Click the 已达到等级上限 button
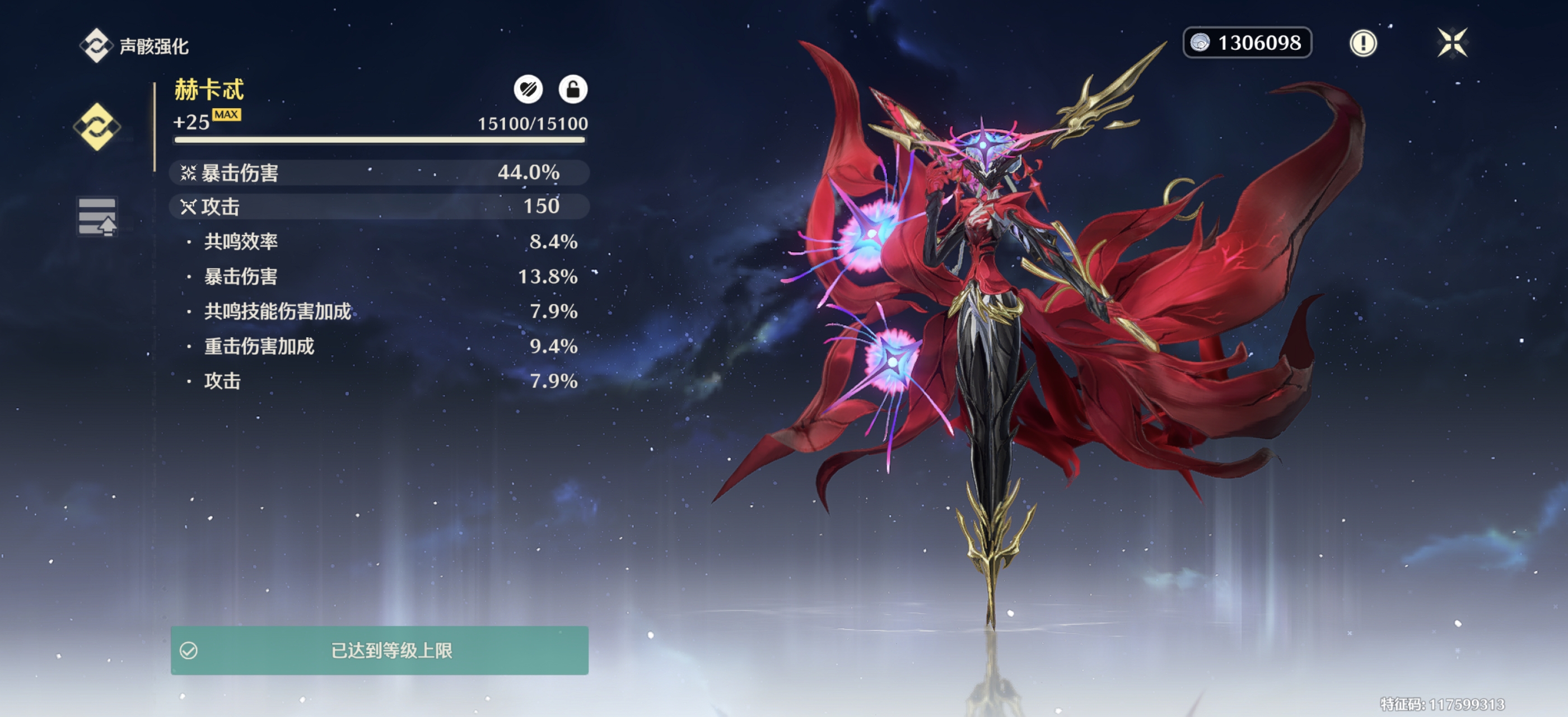The image size is (1568, 717). tap(379, 650)
